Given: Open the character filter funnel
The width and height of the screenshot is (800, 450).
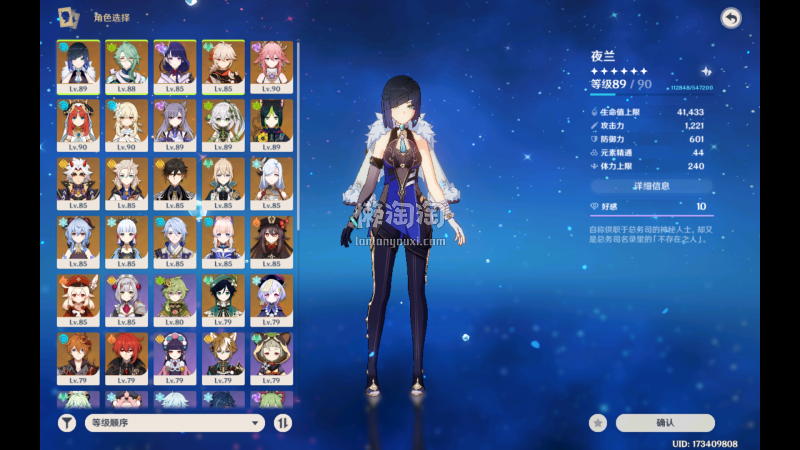Looking at the screenshot, I should tap(66, 423).
